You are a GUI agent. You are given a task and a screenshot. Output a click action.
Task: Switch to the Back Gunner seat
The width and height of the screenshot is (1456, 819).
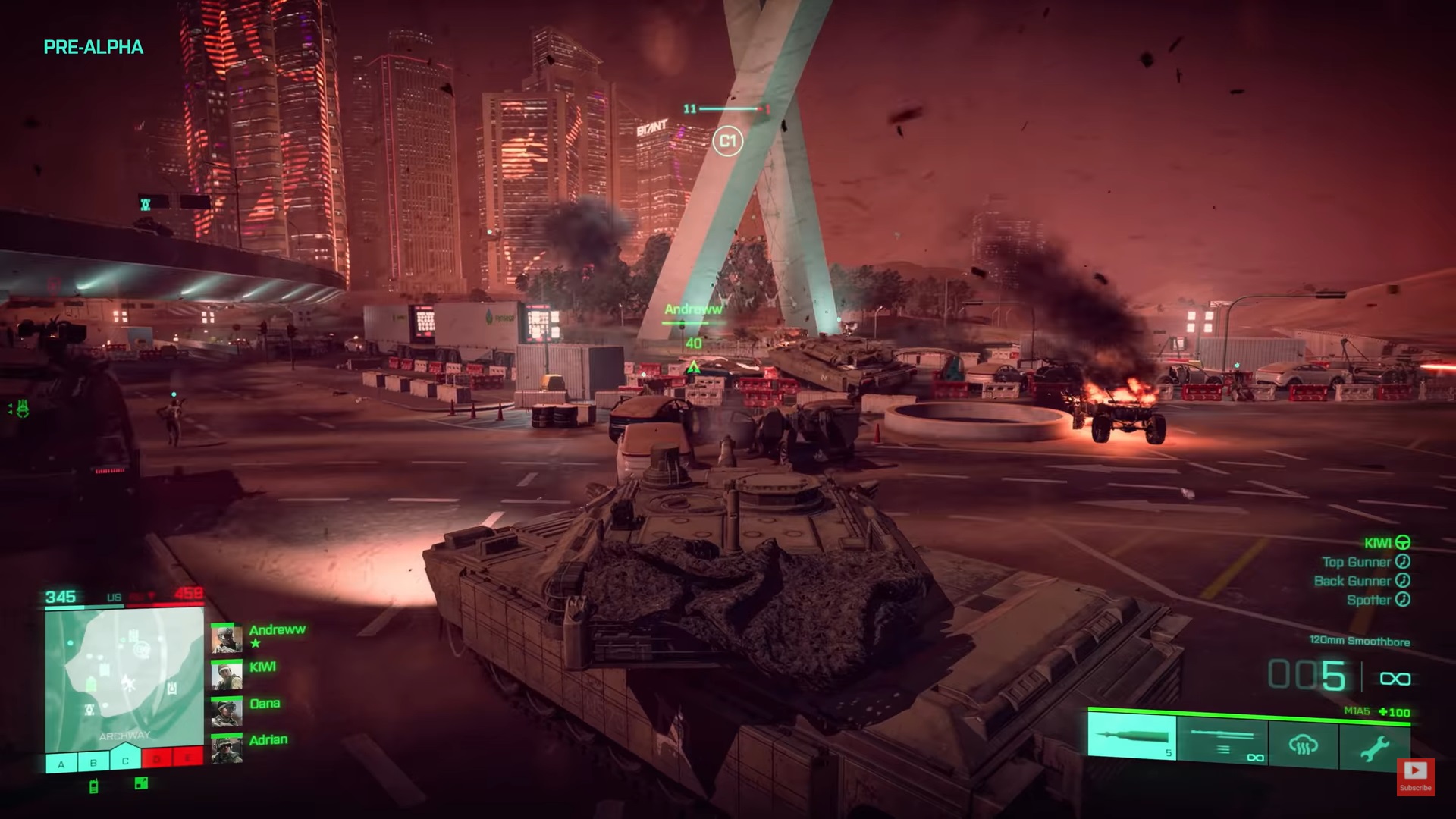pyautogui.click(x=1361, y=581)
